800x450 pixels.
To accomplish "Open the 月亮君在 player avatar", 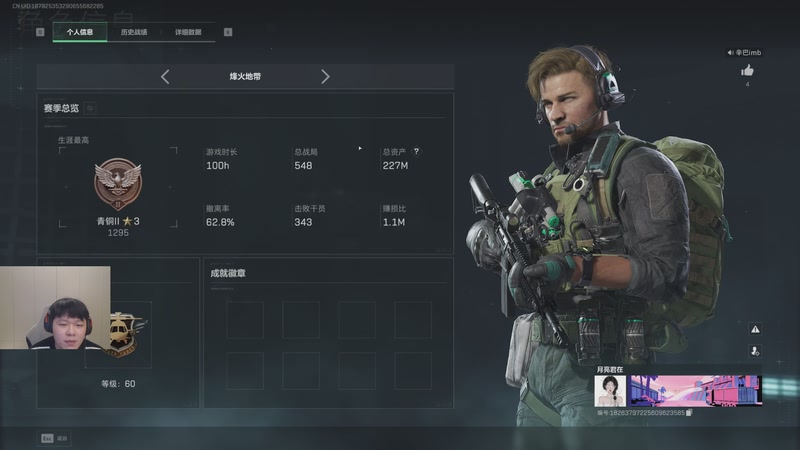I will tap(610, 390).
